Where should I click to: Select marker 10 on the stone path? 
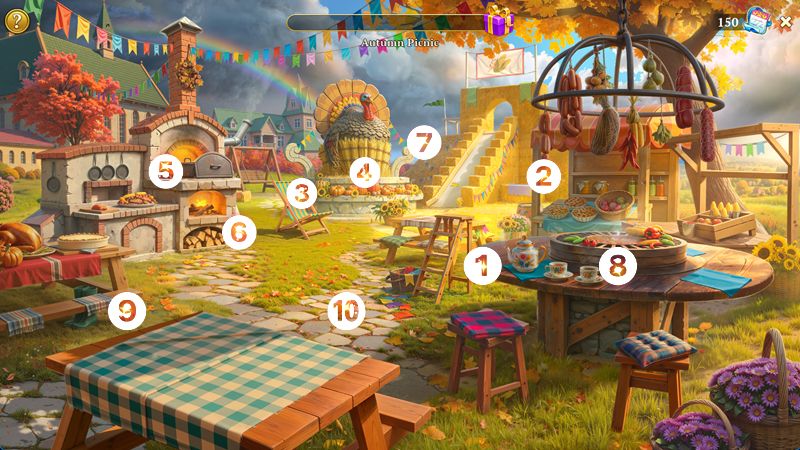point(345,311)
